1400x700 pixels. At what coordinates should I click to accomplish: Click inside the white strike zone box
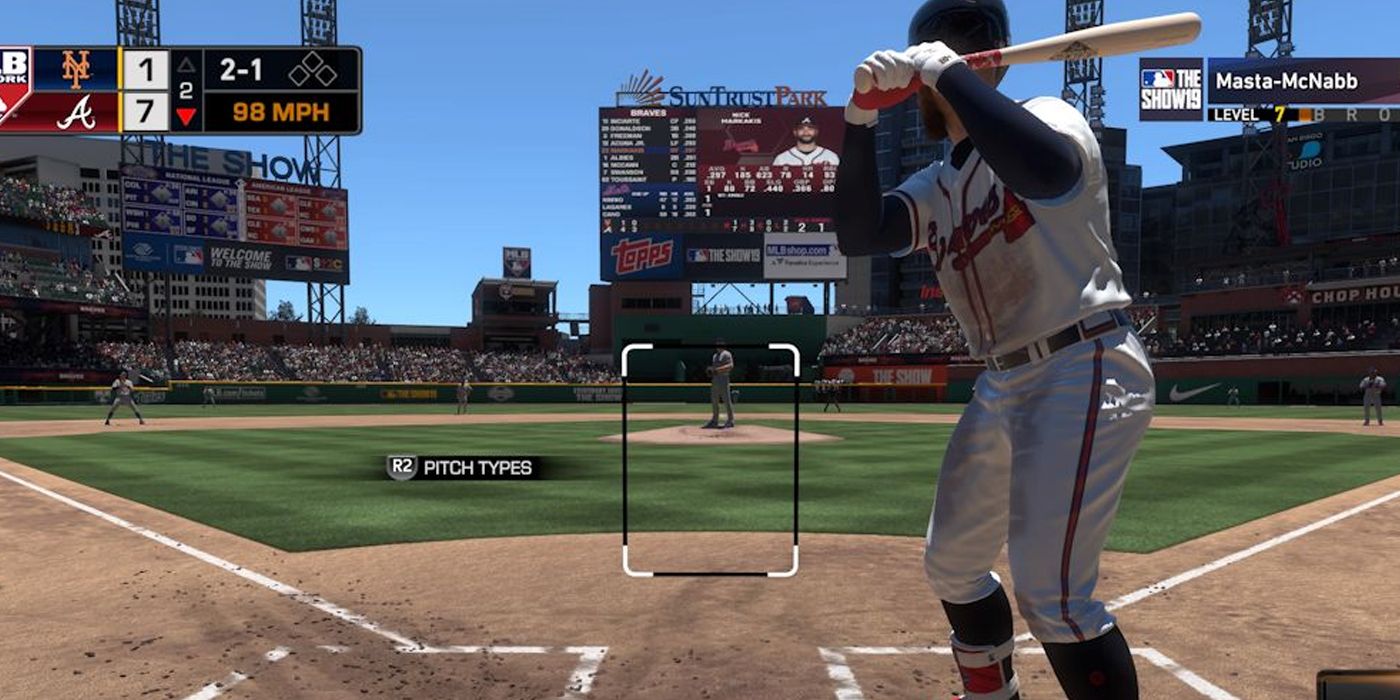coord(710,460)
